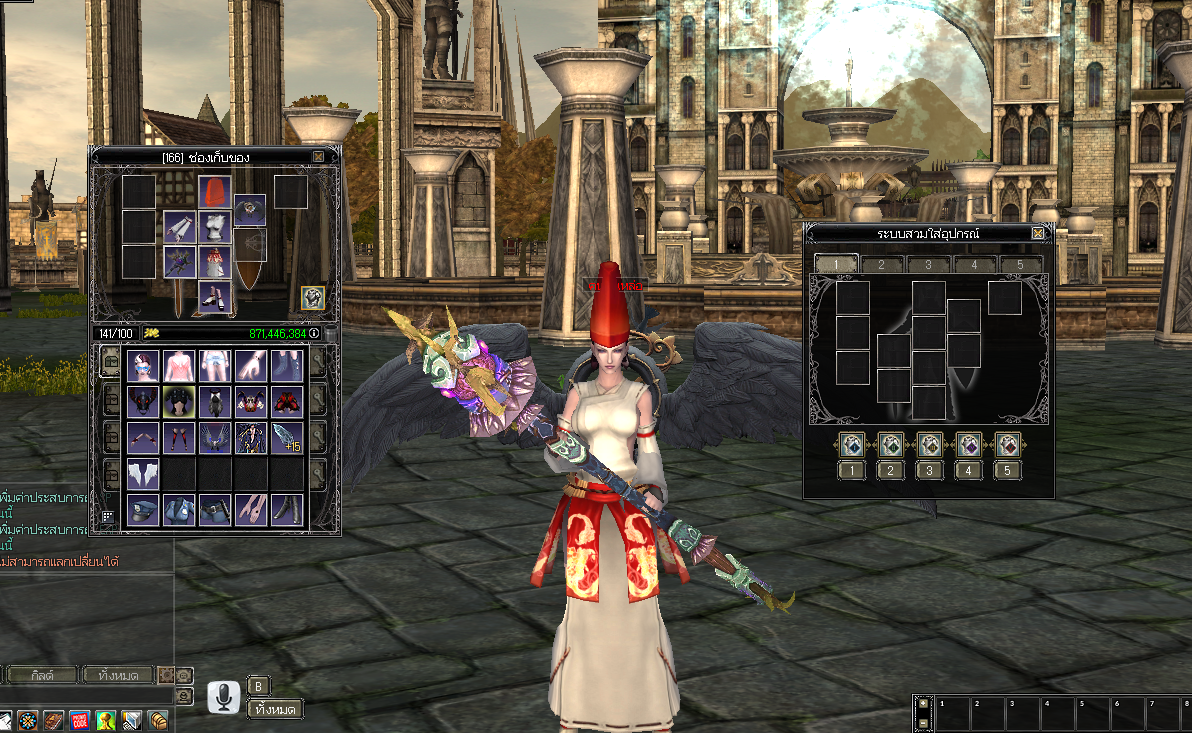Open the Promo Code icon
Screen dimensions: 1192x733
click(x=80, y=720)
